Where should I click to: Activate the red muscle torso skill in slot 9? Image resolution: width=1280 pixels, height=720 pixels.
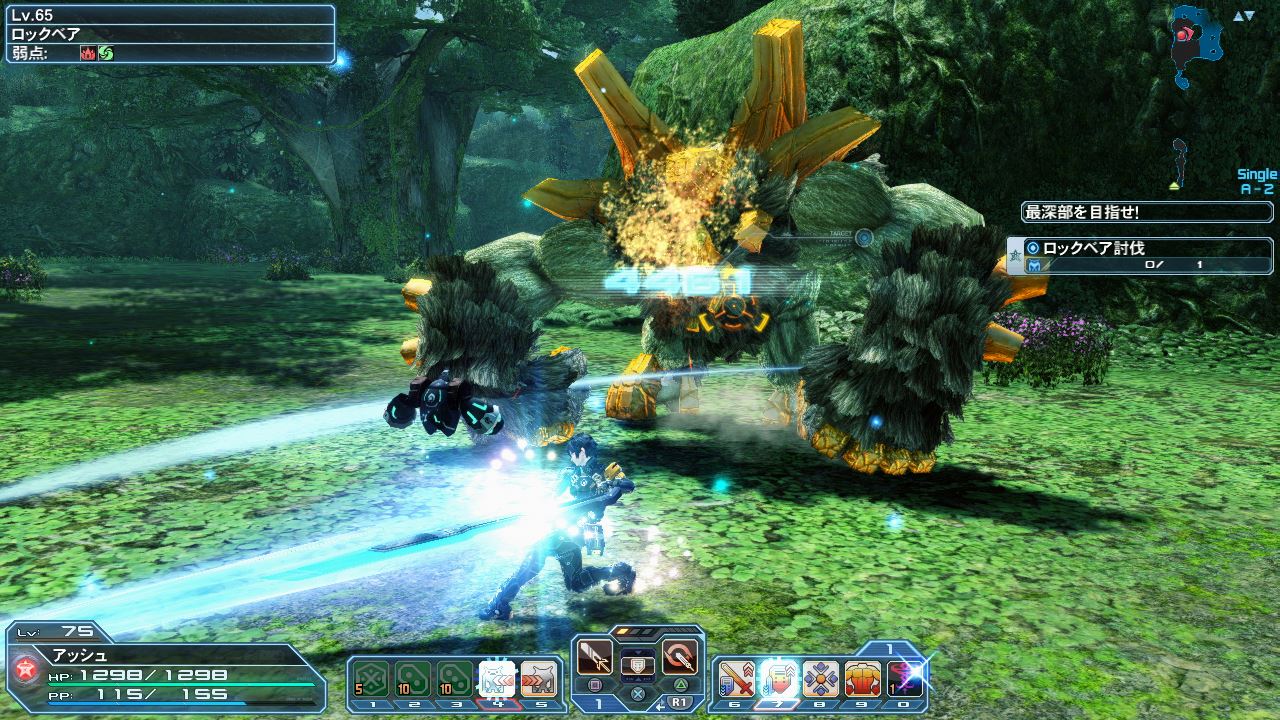(862, 679)
